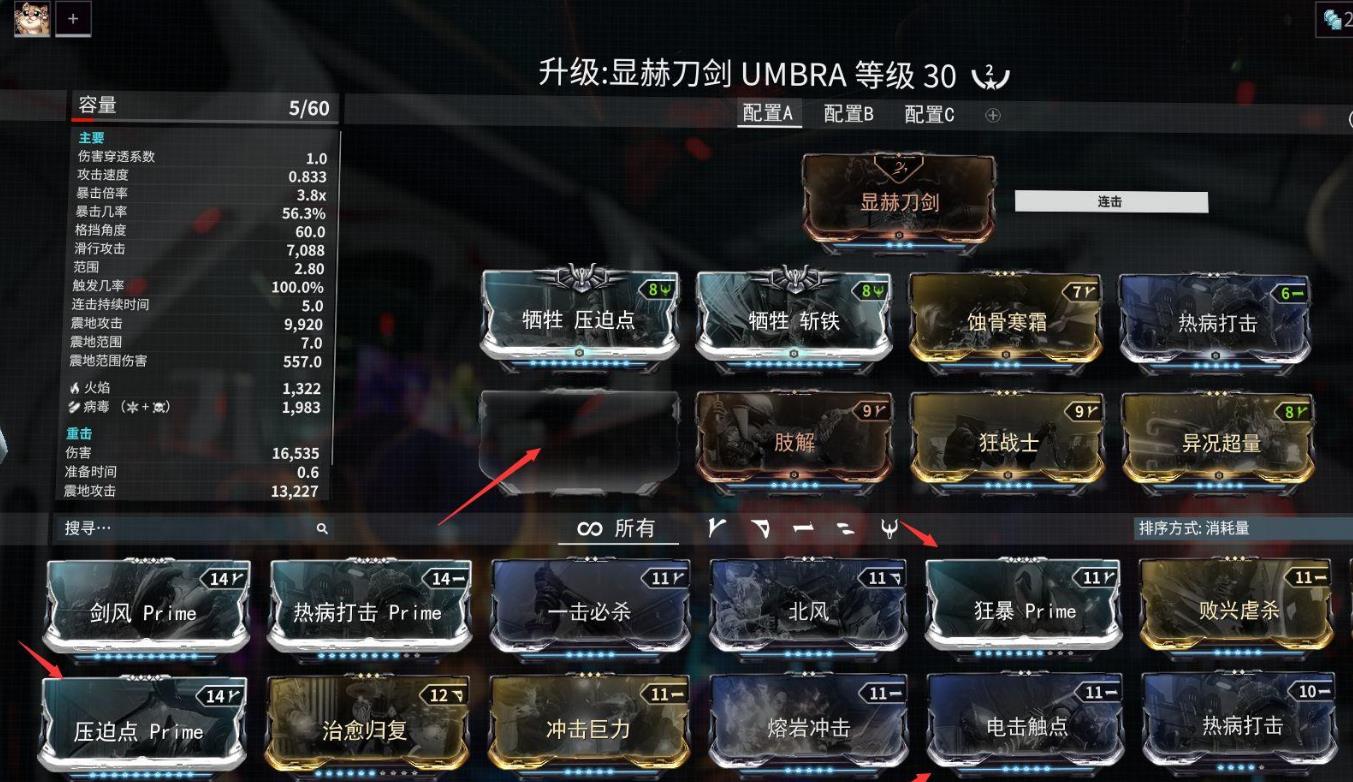Click the rank pips under 剑风 Prime
Viewport: 1353px width, 782px height.
[146, 654]
